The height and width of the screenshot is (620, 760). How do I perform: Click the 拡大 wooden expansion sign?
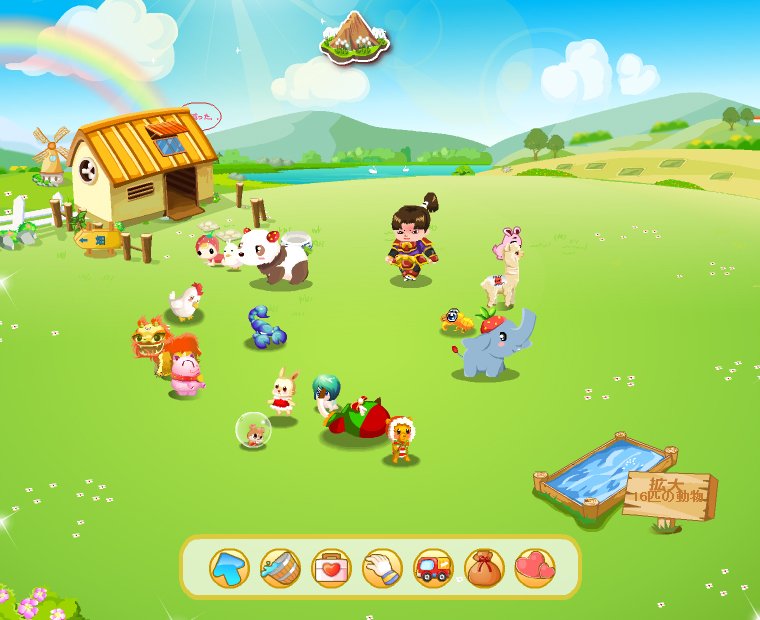(x=669, y=496)
